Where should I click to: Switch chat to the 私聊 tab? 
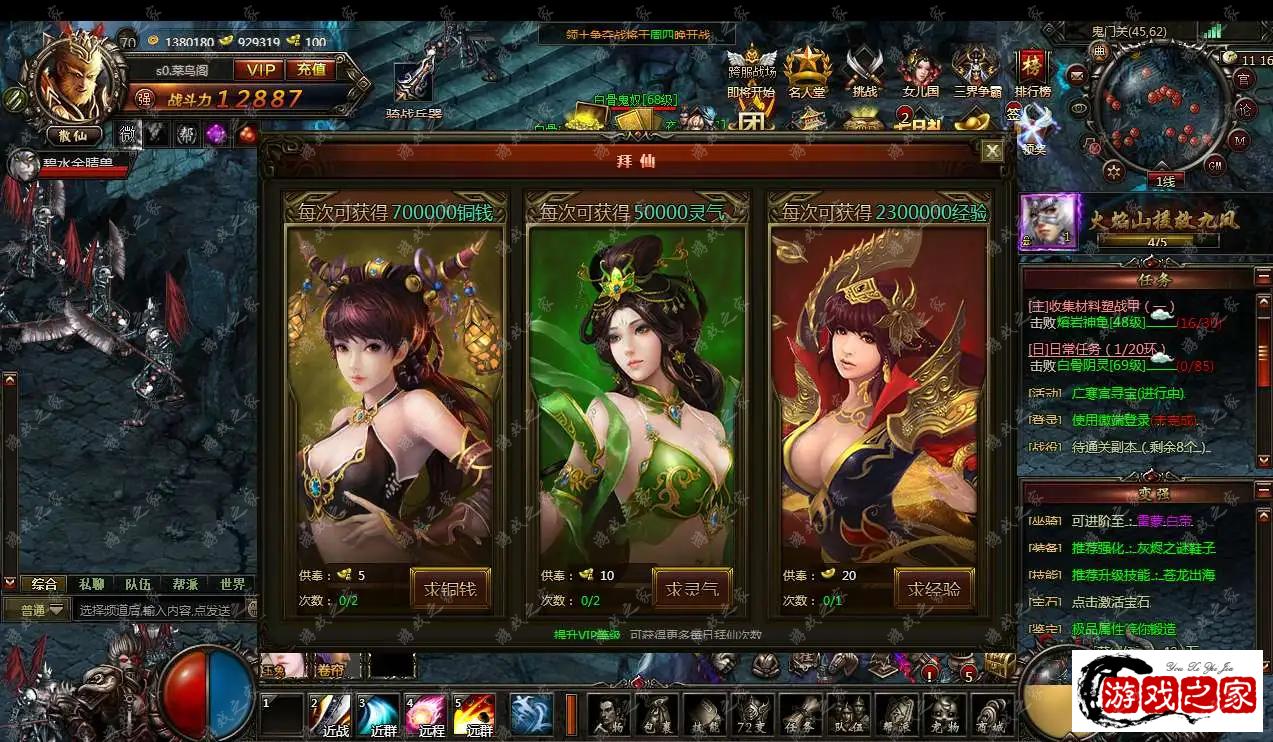(x=91, y=584)
